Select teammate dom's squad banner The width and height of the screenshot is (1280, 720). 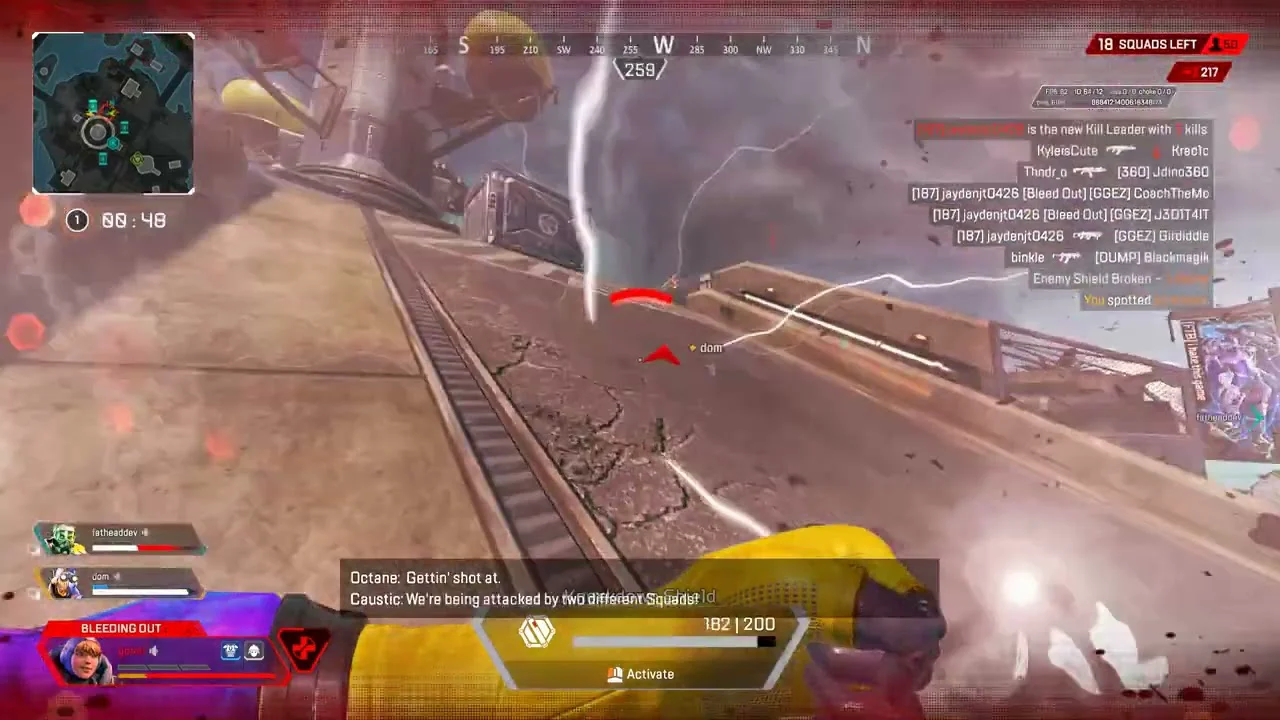[118, 583]
